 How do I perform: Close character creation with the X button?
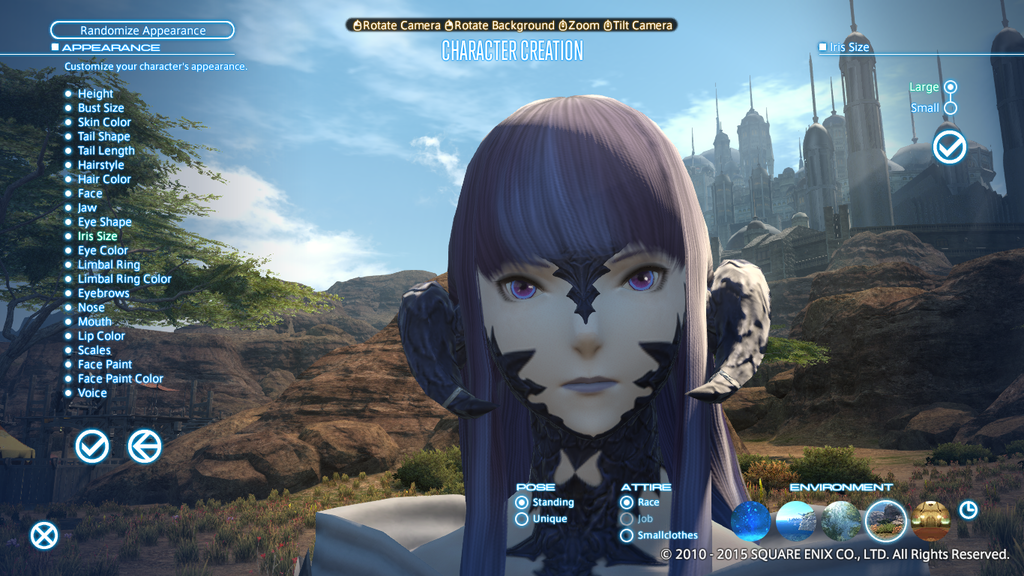coord(44,536)
